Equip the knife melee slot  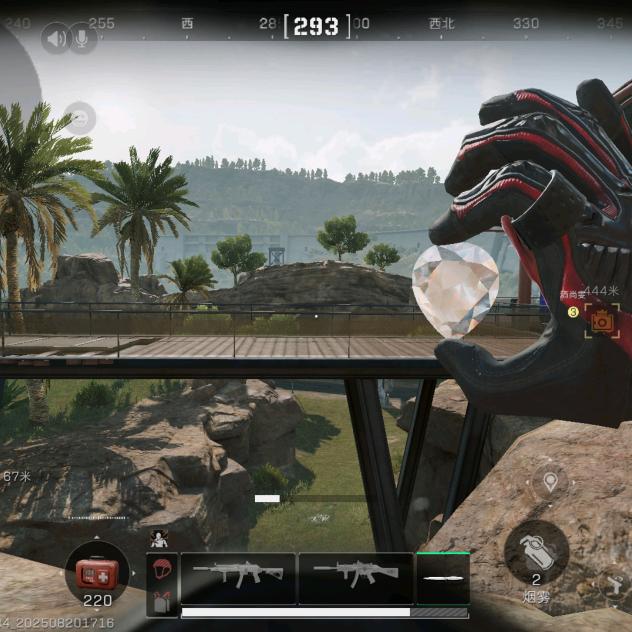tap(443, 578)
